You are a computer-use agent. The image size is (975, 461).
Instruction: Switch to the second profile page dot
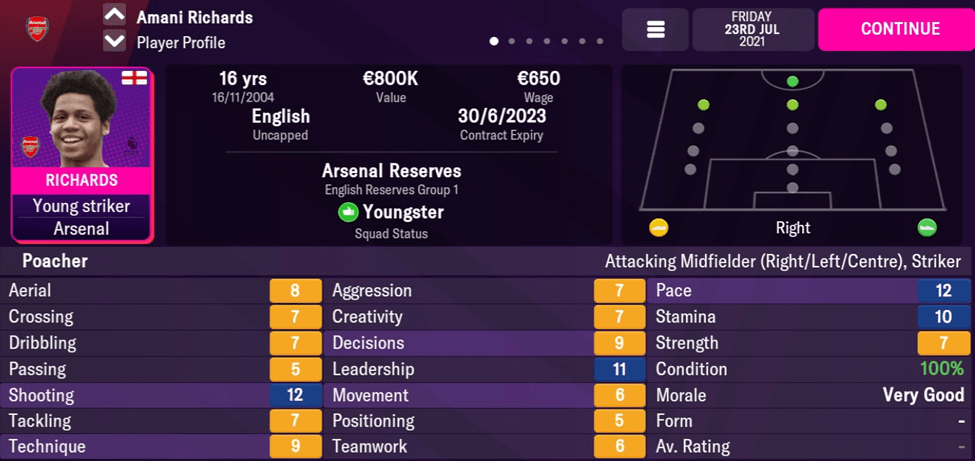click(512, 42)
